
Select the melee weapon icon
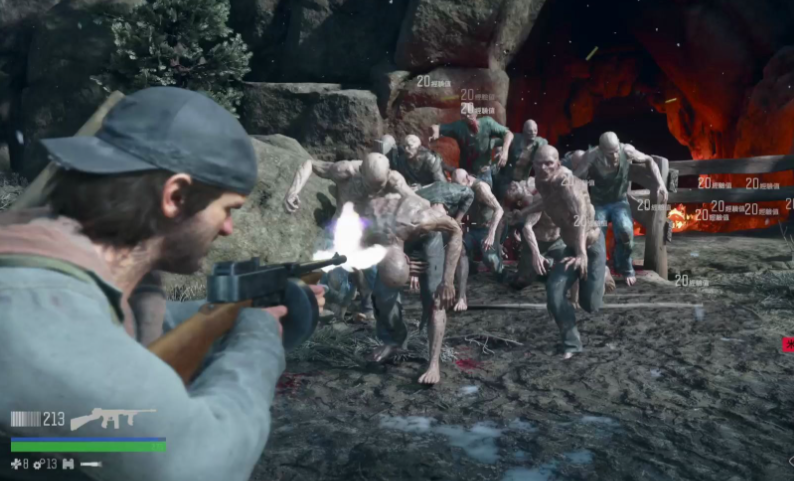(x=91, y=464)
